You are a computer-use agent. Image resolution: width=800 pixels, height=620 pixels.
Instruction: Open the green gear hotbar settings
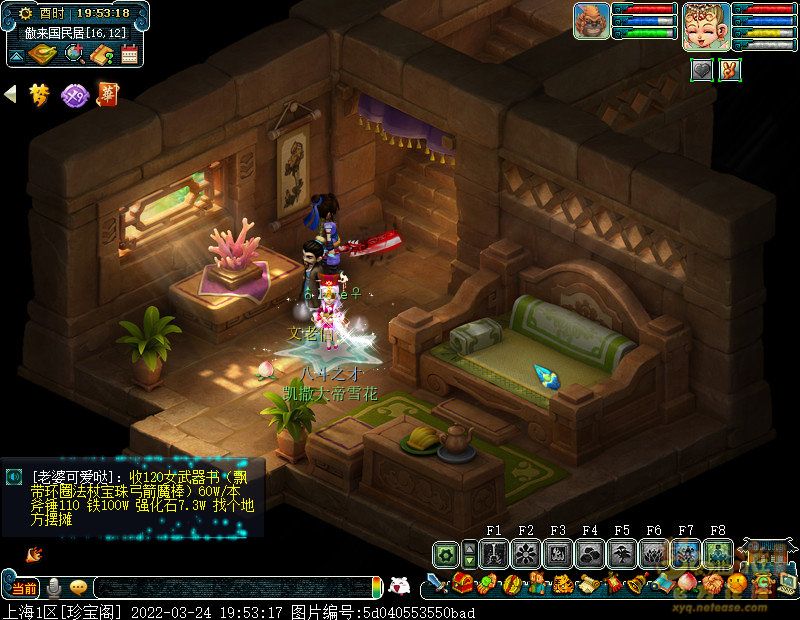coord(447,554)
